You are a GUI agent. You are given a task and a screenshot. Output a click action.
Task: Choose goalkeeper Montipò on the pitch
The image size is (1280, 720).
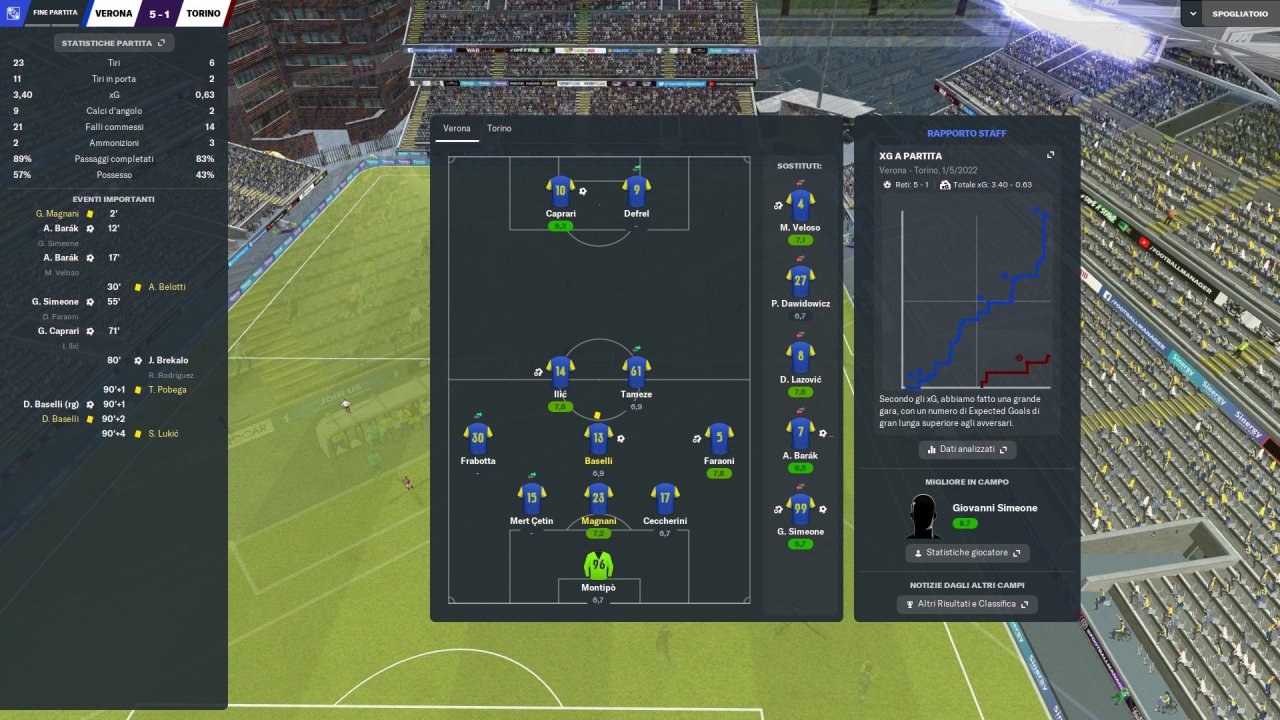(598, 566)
